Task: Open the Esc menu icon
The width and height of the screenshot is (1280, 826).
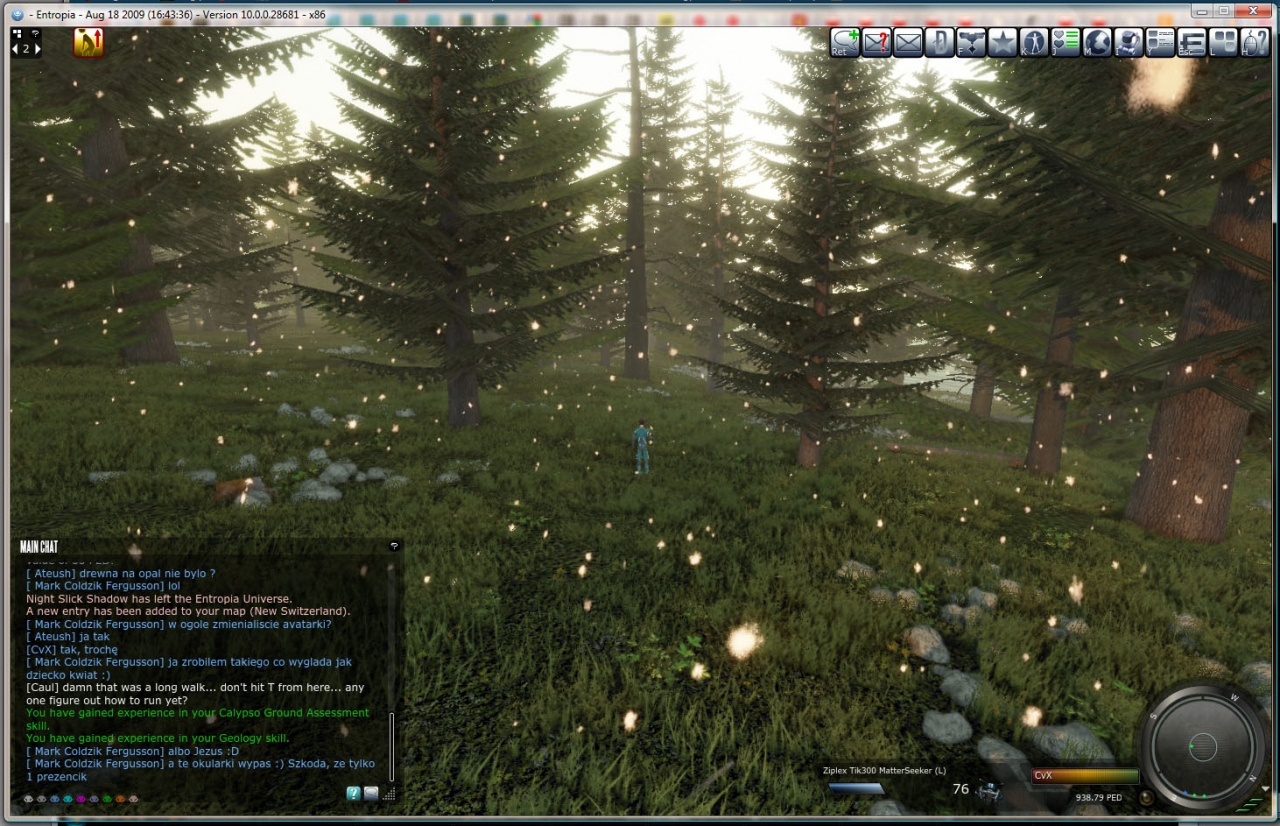Action: coord(1191,43)
